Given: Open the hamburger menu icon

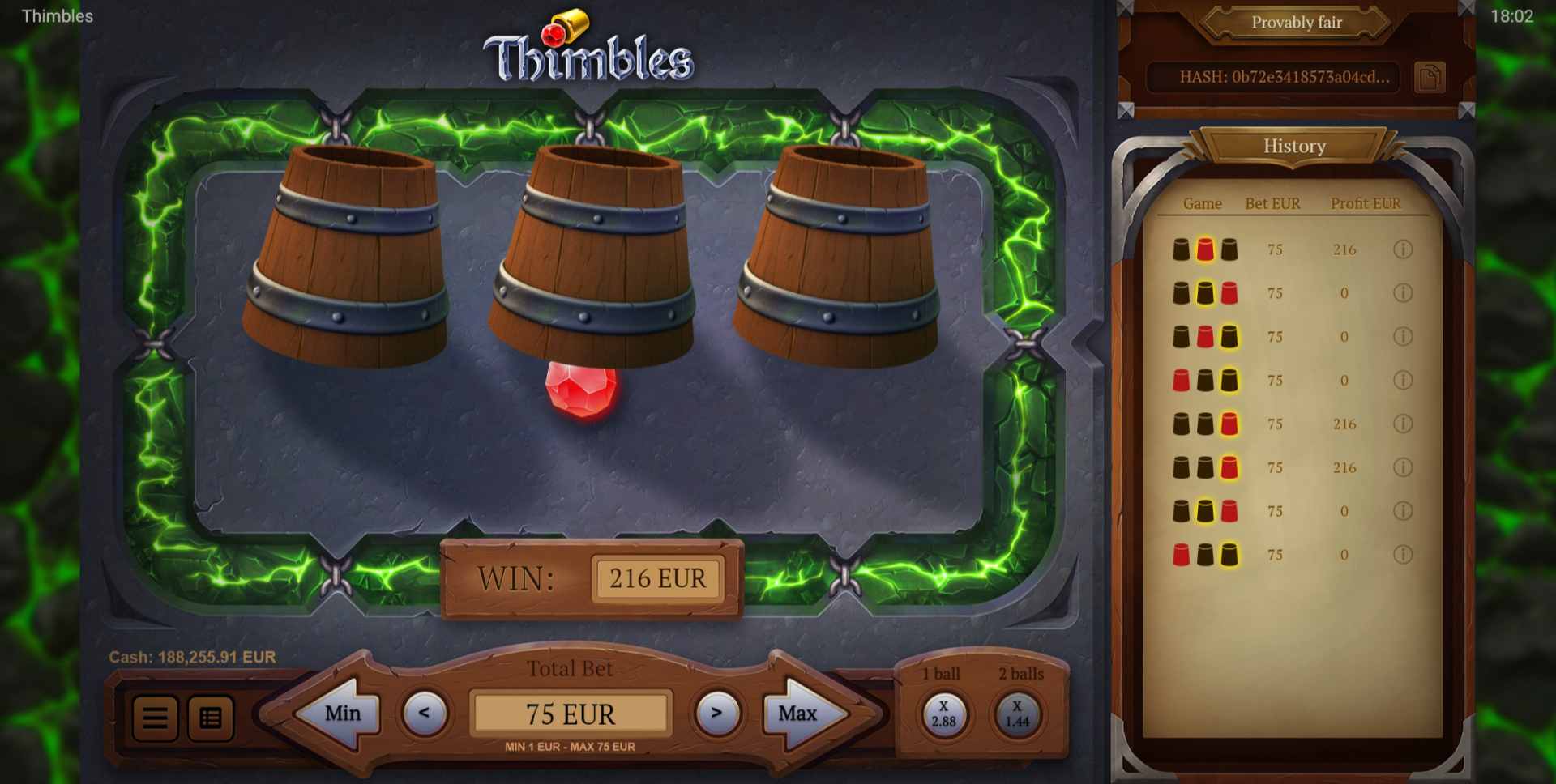Looking at the screenshot, I should pos(155,718).
